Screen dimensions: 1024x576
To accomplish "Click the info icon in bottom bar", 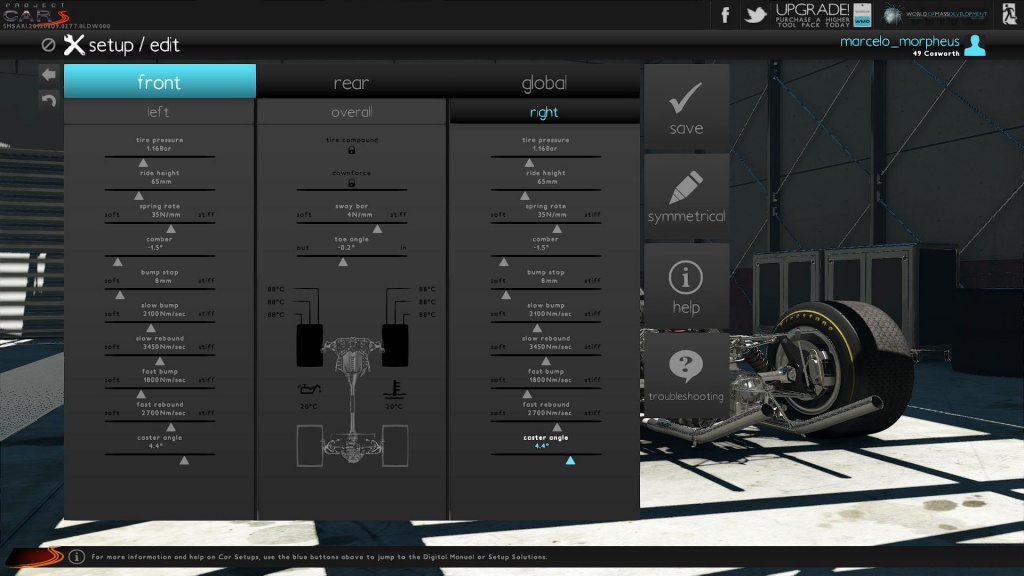I will [x=77, y=556].
